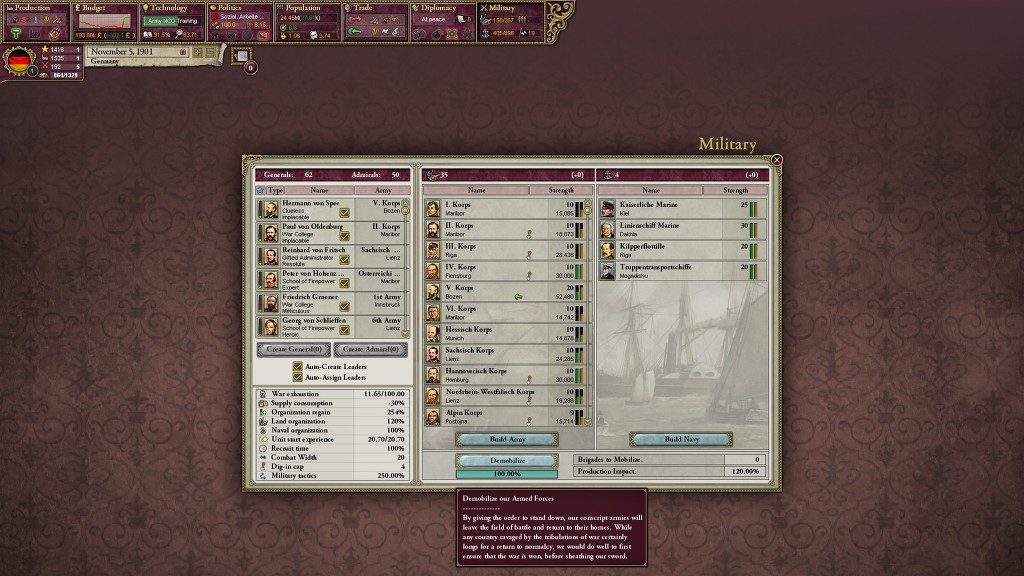Click the Create Admiral button
Image resolution: width=1024 pixels, height=576 pixels.
370,350
